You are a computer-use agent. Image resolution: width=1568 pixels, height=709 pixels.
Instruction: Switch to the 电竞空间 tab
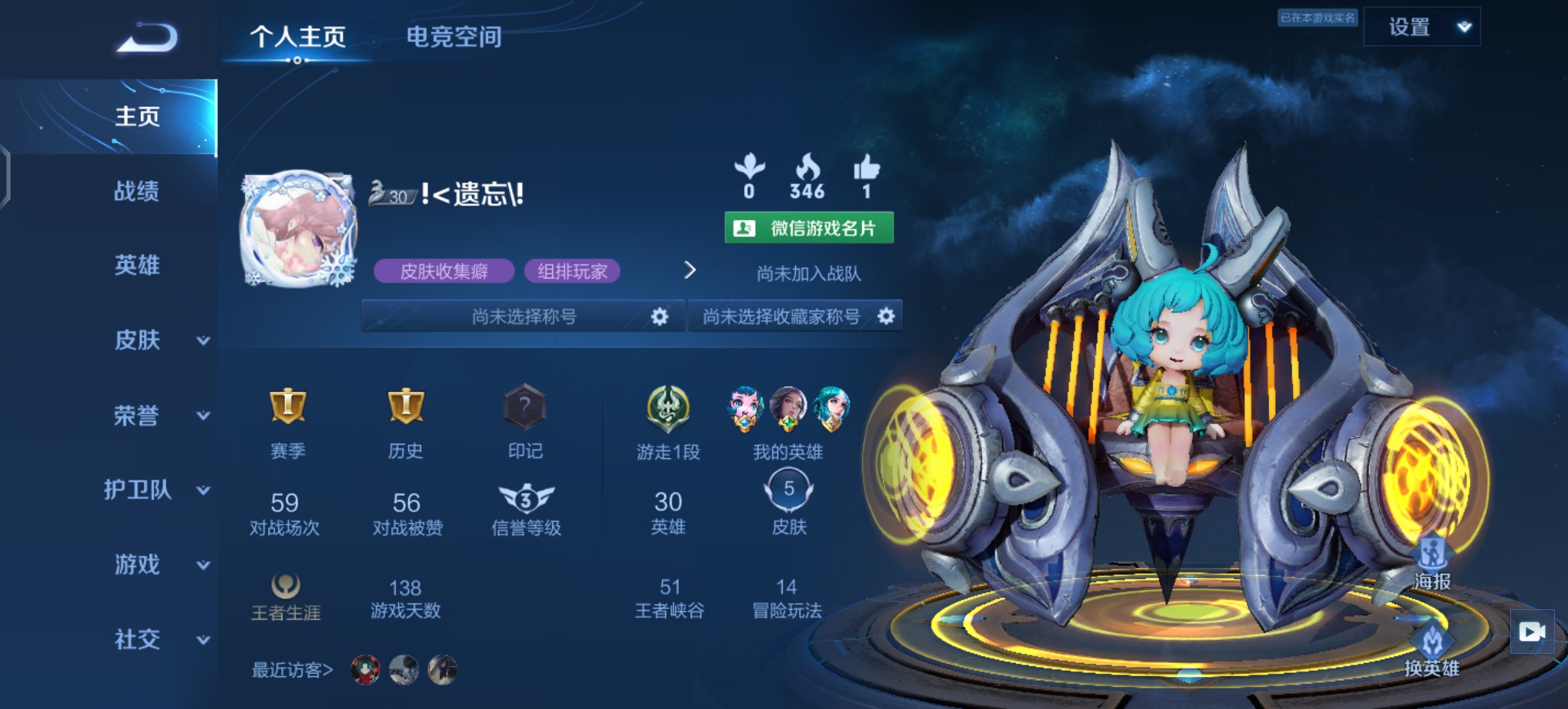(454, 37)
